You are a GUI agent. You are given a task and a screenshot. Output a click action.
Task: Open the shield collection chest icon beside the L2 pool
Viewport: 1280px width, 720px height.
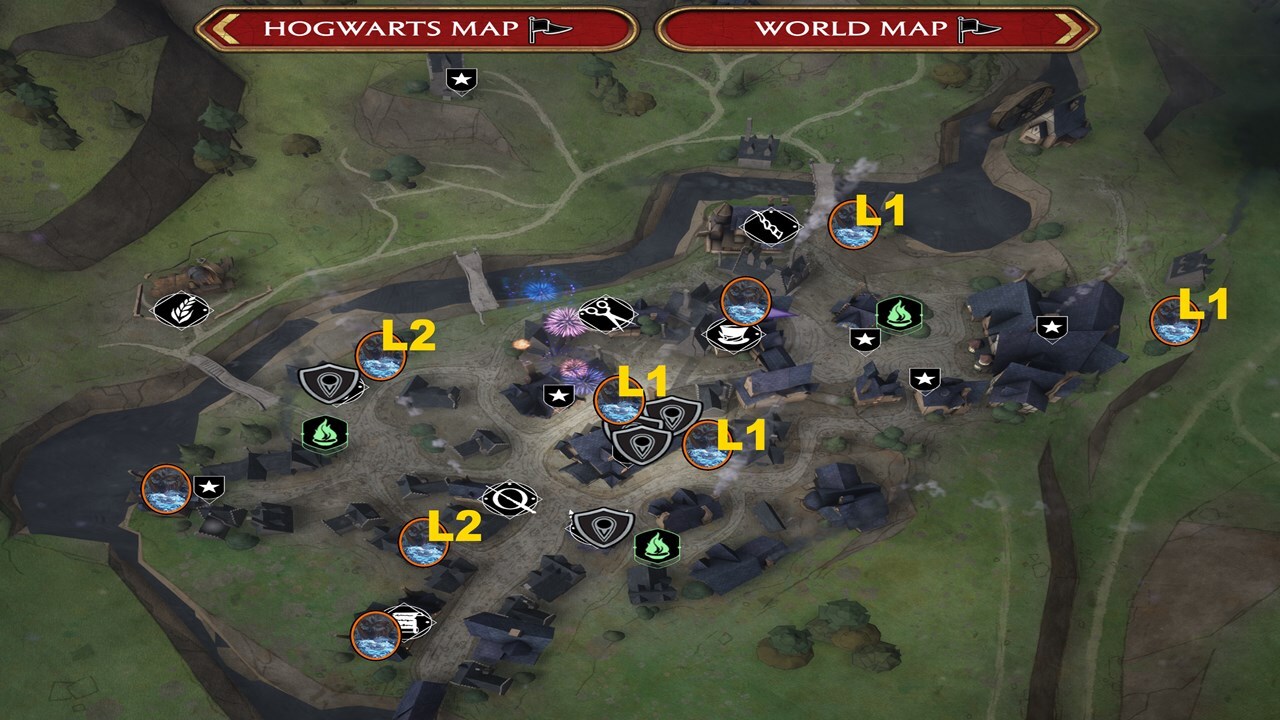(x=326, y=382)
